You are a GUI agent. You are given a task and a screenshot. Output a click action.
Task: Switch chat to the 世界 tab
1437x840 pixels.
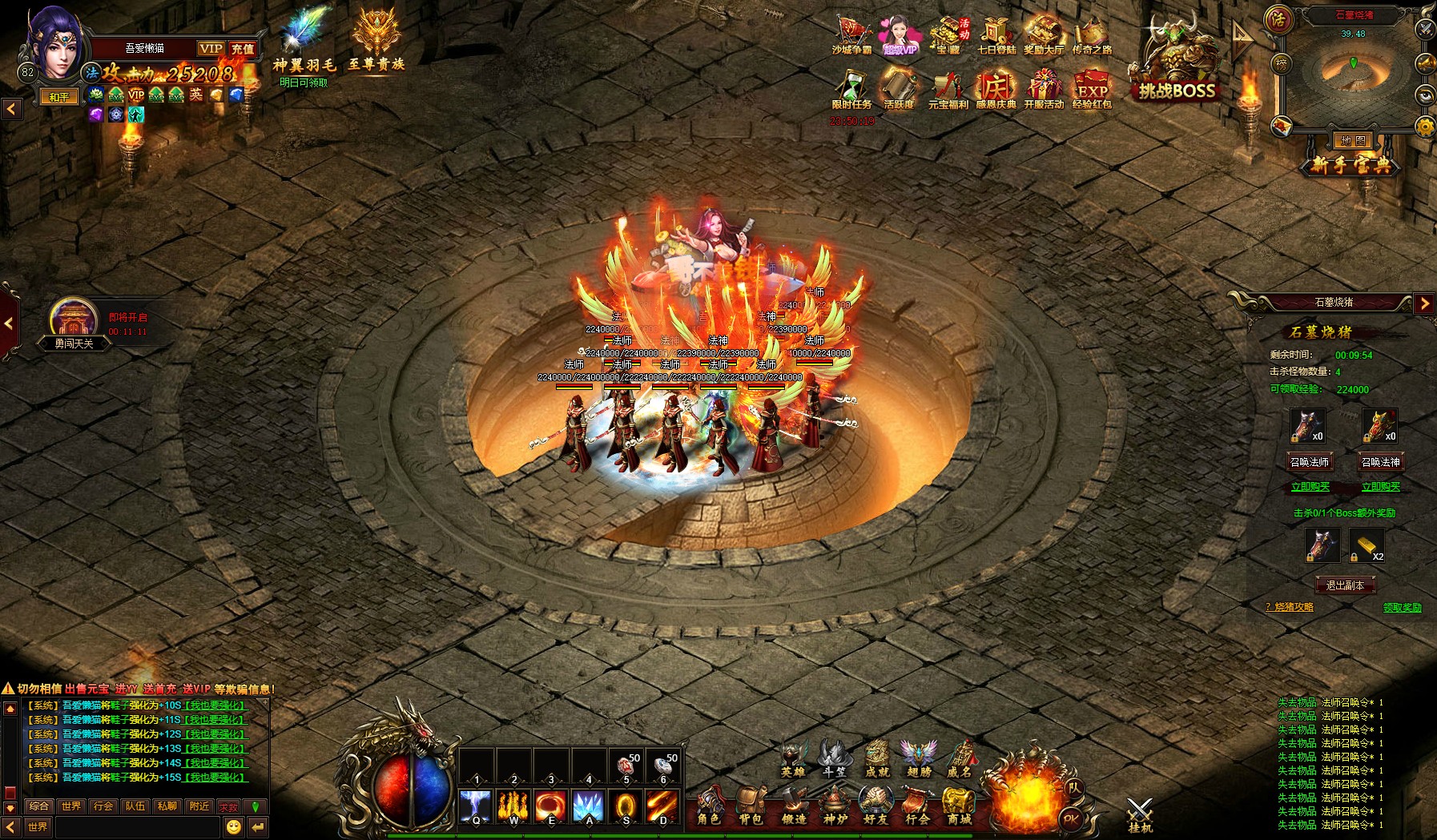(x=71, y=806)
